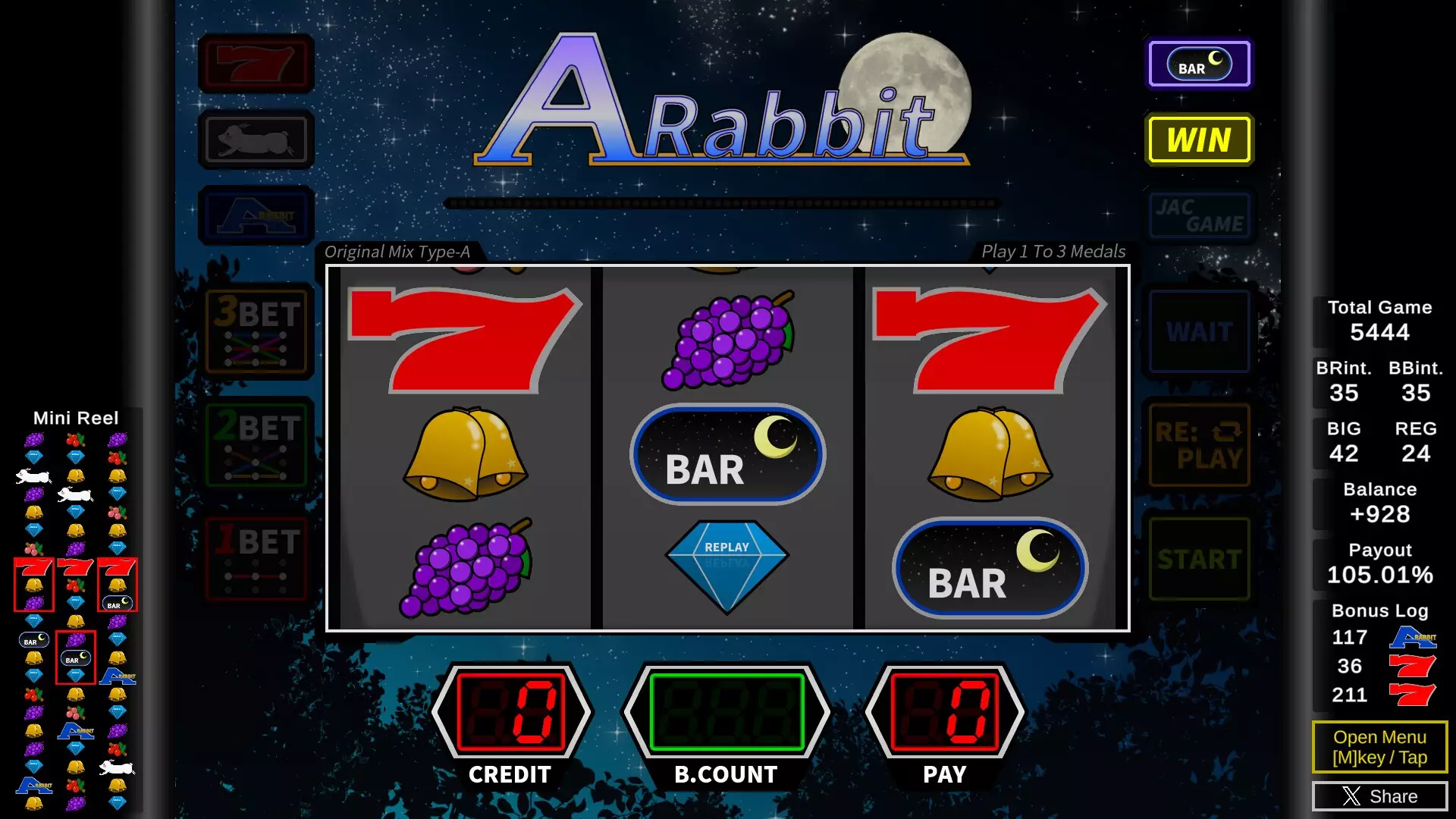
Task: Click the rabbit symbol icon on the left
Action: click(x=255, y=139)
